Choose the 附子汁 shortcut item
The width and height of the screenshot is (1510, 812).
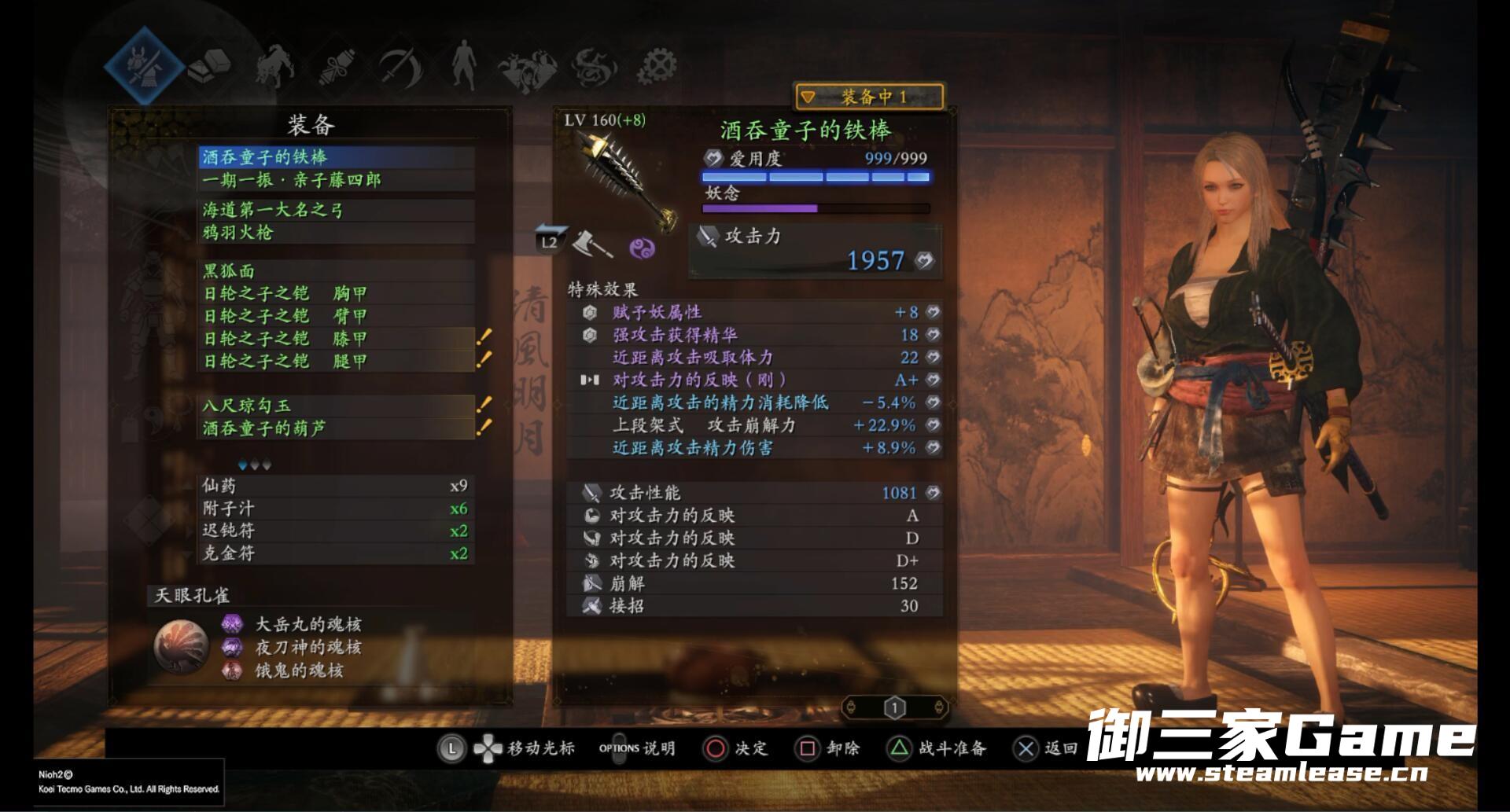pos(335,509)
